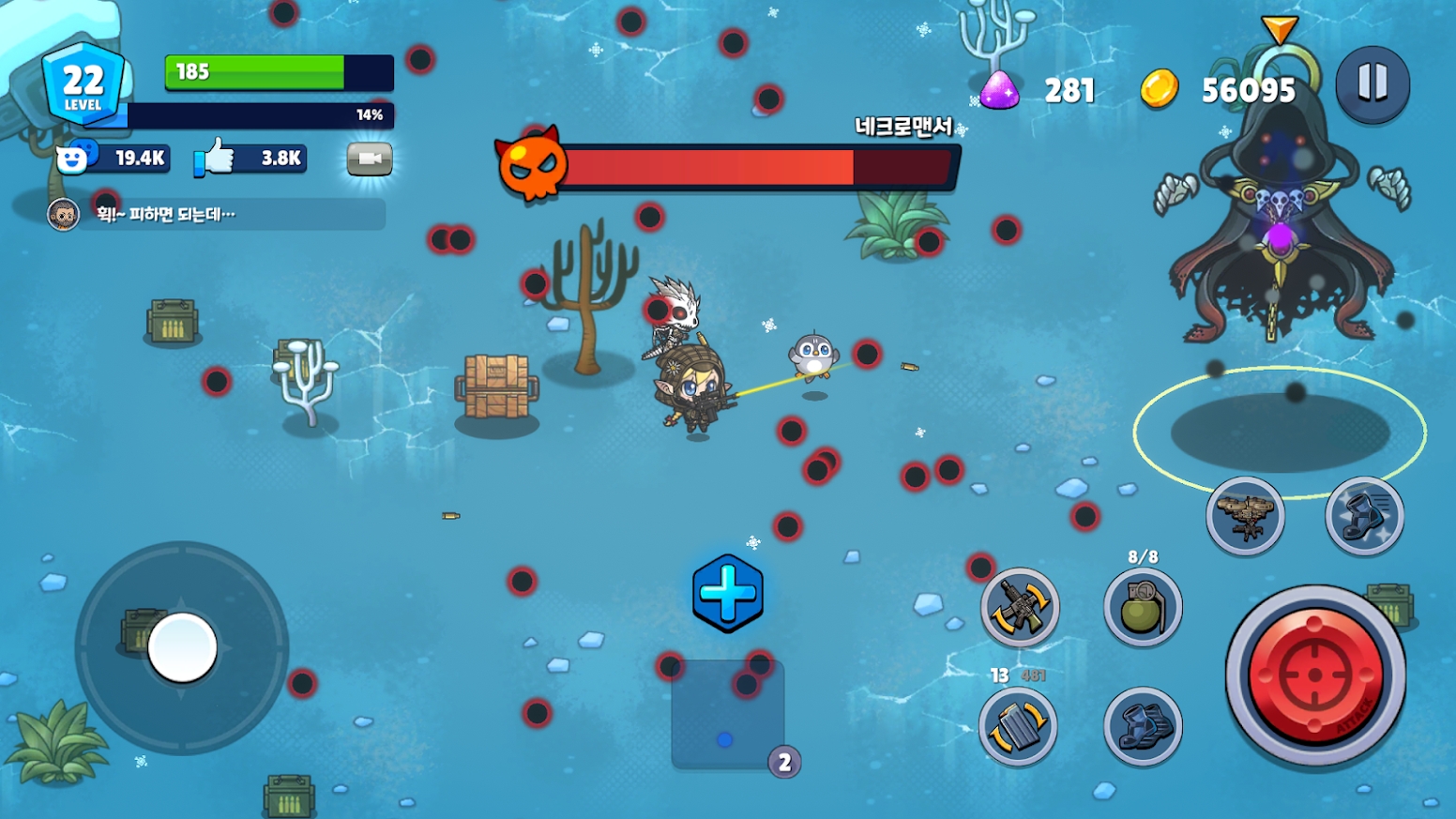
Task: Open the viewer chat message bar
Action: click(x=216, y=215)
